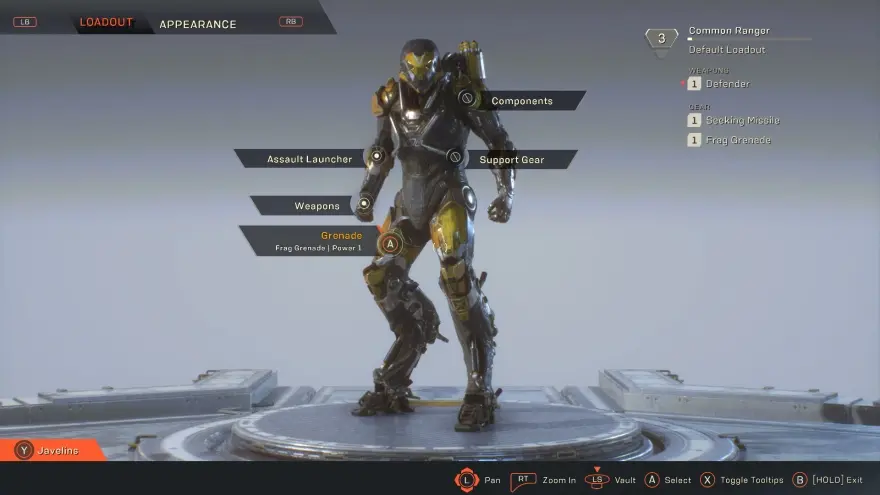Image resolution: width=880 pixels, height=495 pixels.
Task: Select the Loadout tab
Action: coord(106,23)
